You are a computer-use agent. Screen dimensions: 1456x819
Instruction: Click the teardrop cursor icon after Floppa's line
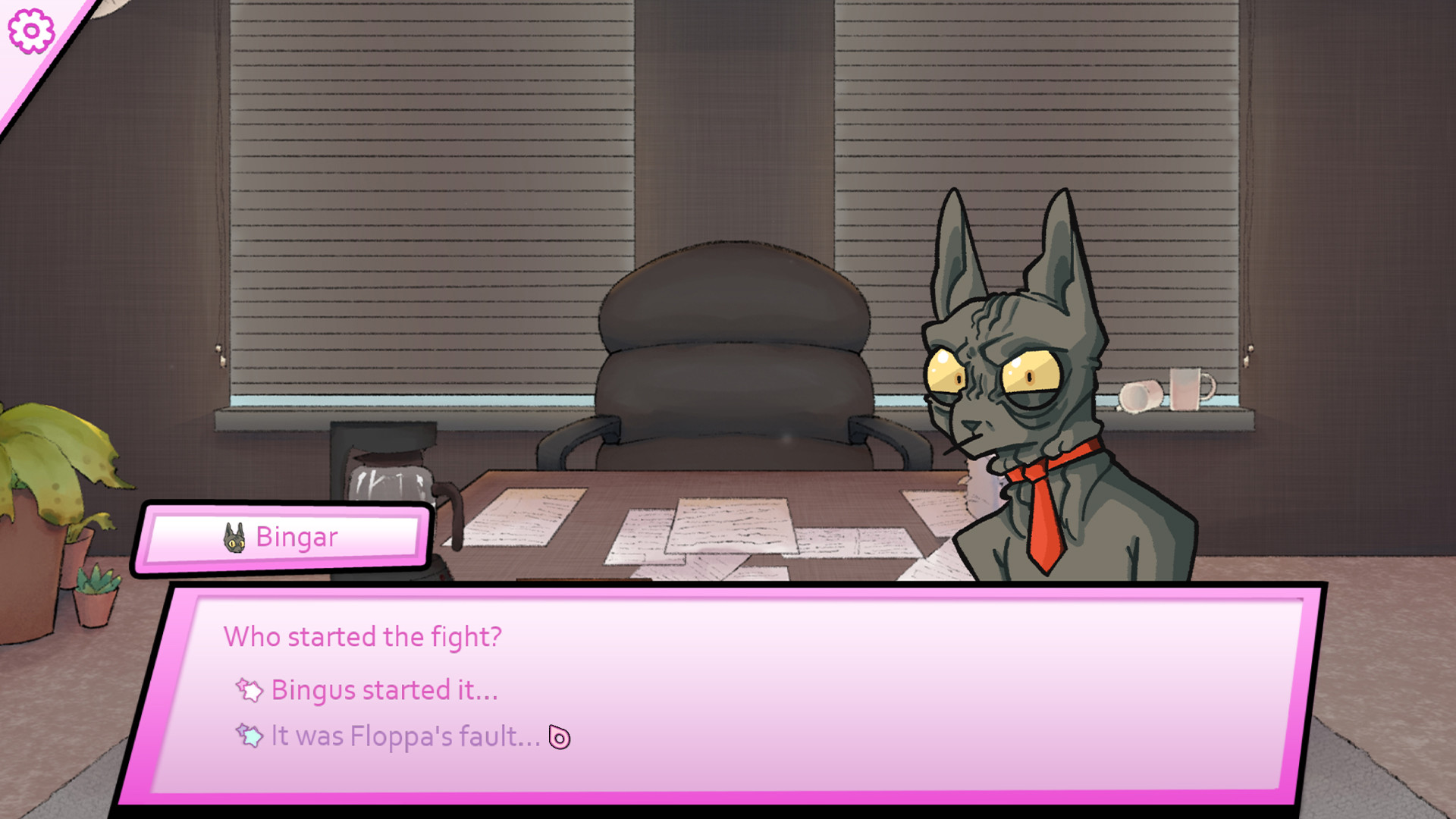(559, 736)
